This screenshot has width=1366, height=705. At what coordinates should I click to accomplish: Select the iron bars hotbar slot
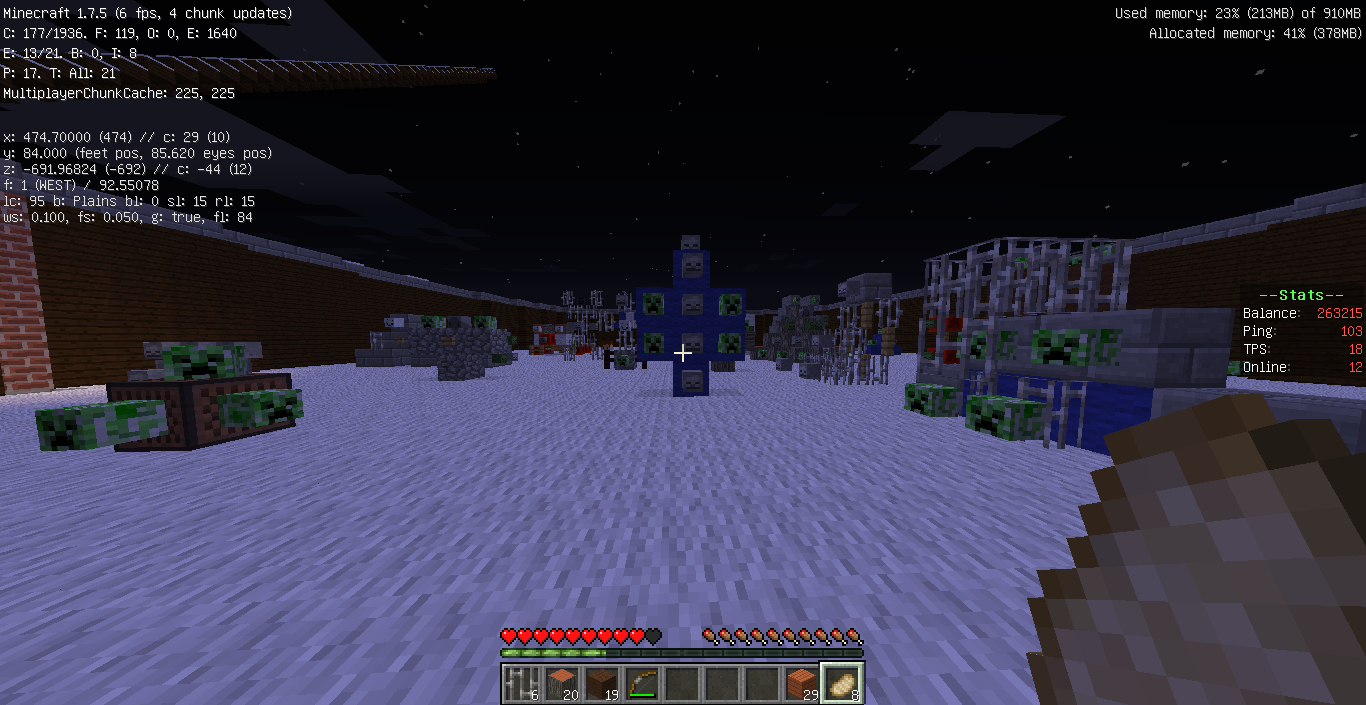click(521, 683)
